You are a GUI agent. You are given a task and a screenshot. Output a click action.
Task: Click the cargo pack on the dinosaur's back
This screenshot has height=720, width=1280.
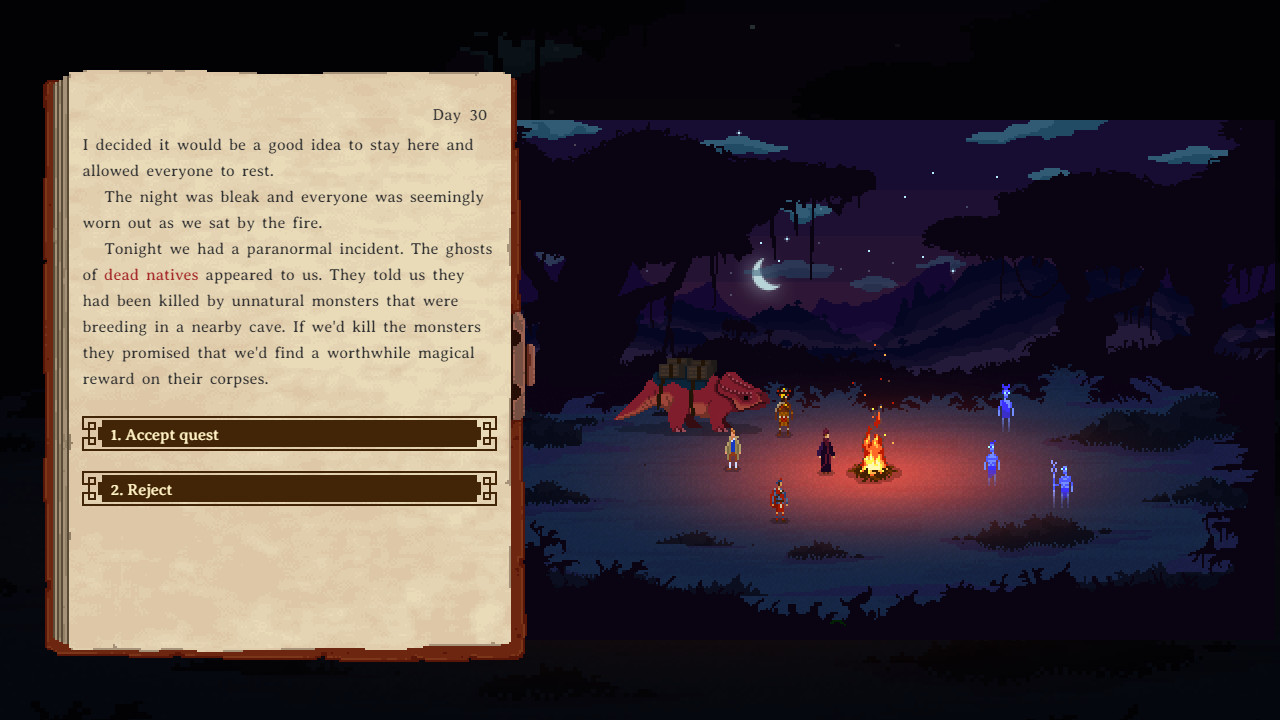point(684,371)
